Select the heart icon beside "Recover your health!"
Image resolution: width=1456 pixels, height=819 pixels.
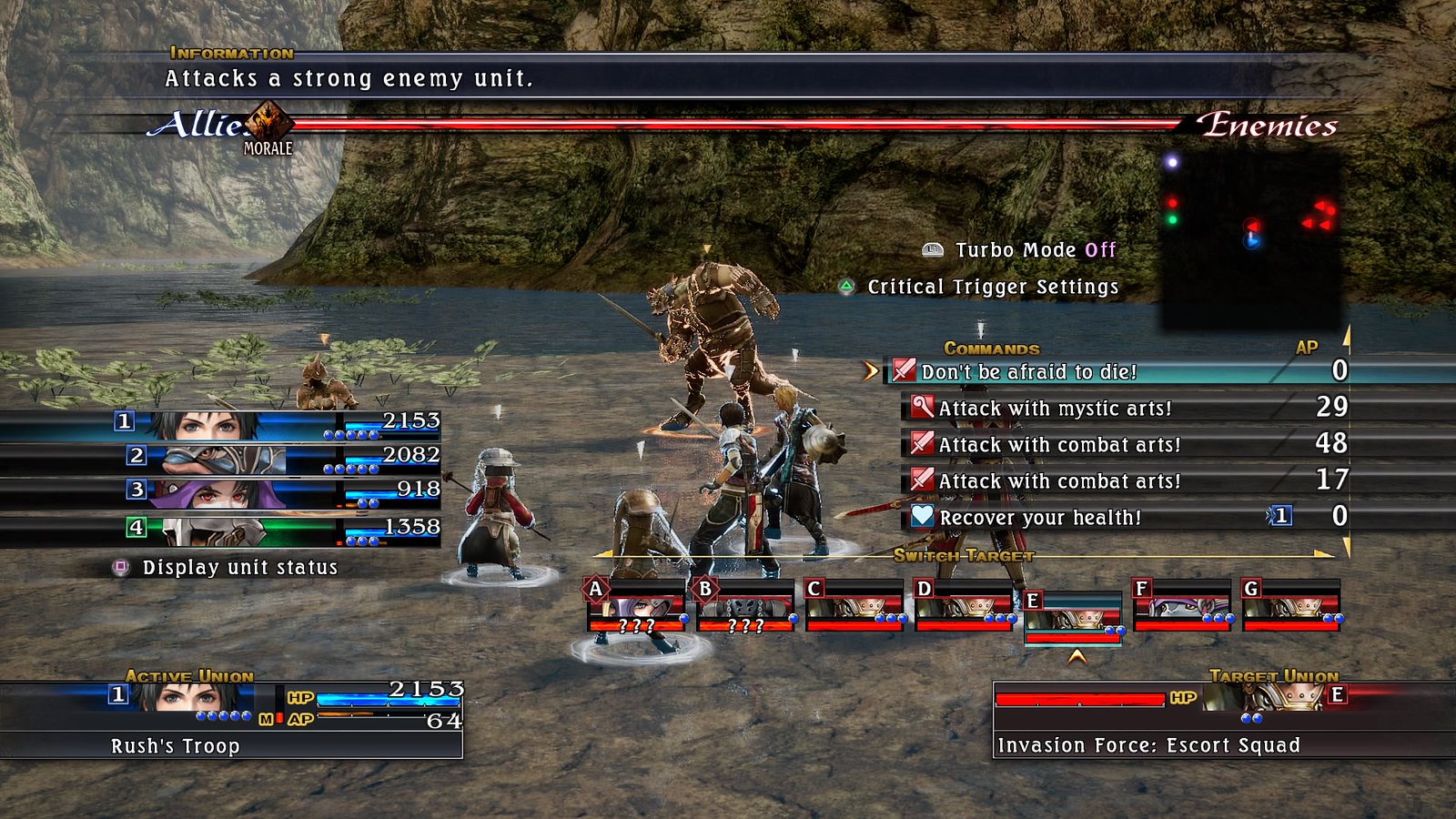[x=922, y=517]
